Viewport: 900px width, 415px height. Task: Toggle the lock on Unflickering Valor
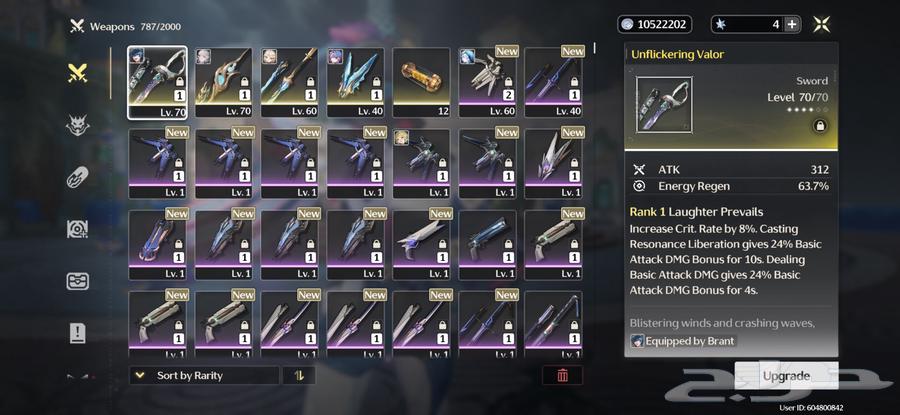[x=819, y=127]
